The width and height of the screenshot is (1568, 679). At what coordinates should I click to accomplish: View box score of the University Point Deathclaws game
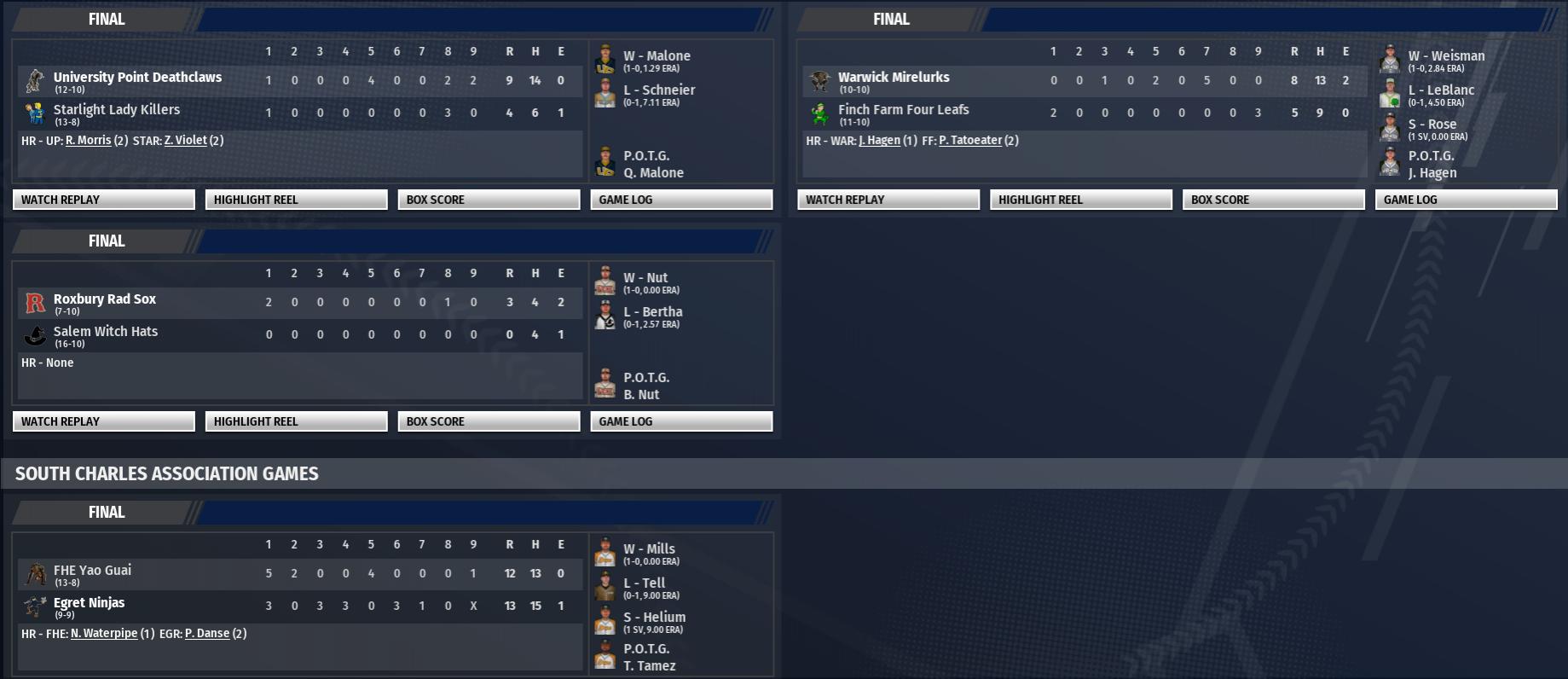tap(489, 200)
